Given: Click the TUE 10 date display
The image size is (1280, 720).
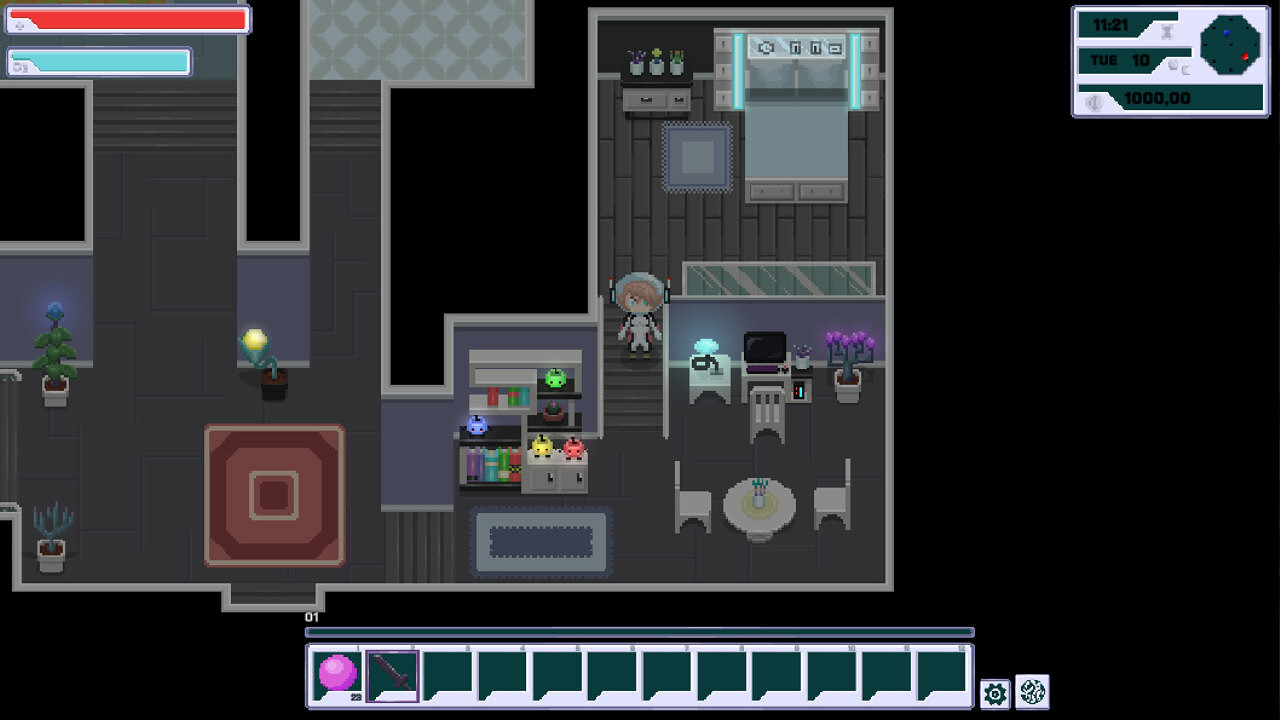Looking at the screenshot, I should [x=1118, y=58].
